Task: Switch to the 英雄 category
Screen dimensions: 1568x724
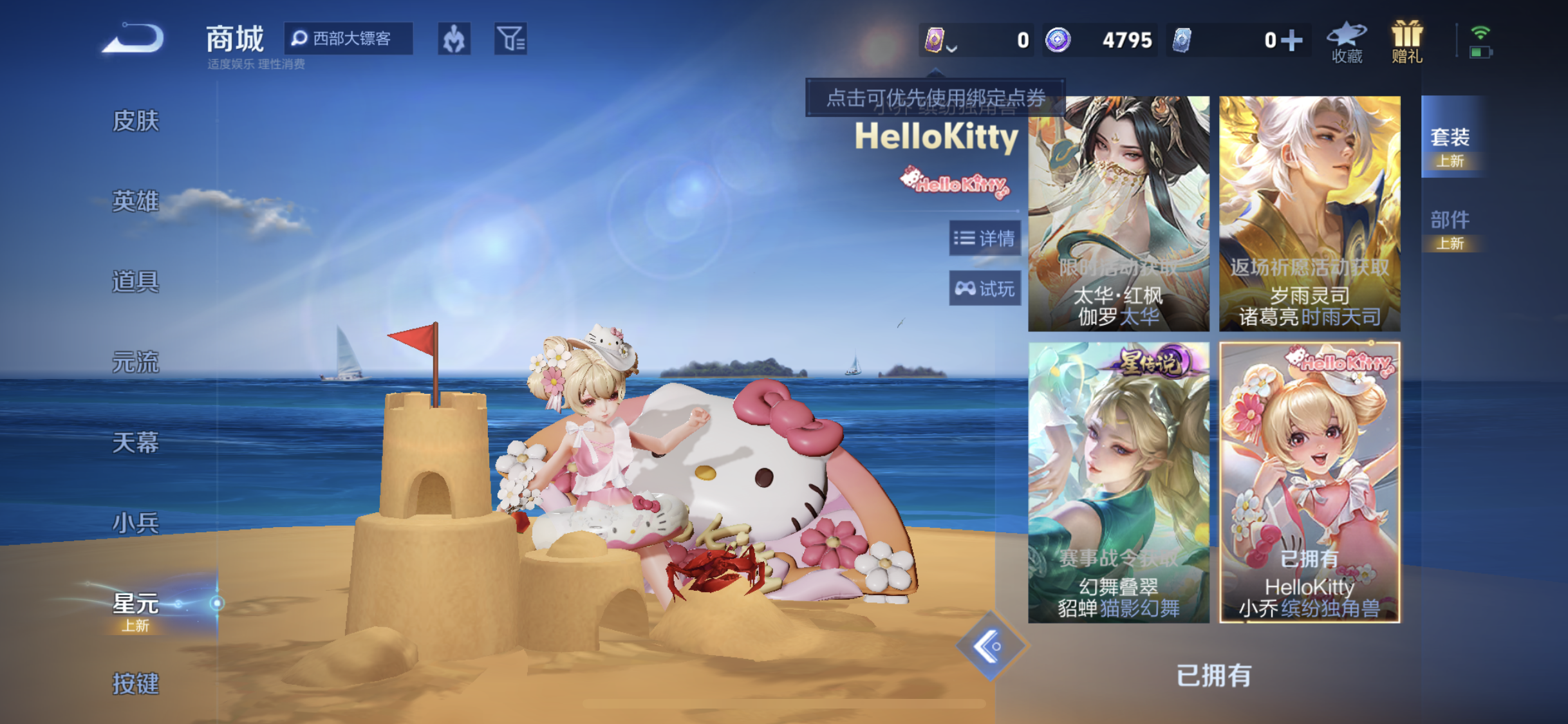Action: 135,201
